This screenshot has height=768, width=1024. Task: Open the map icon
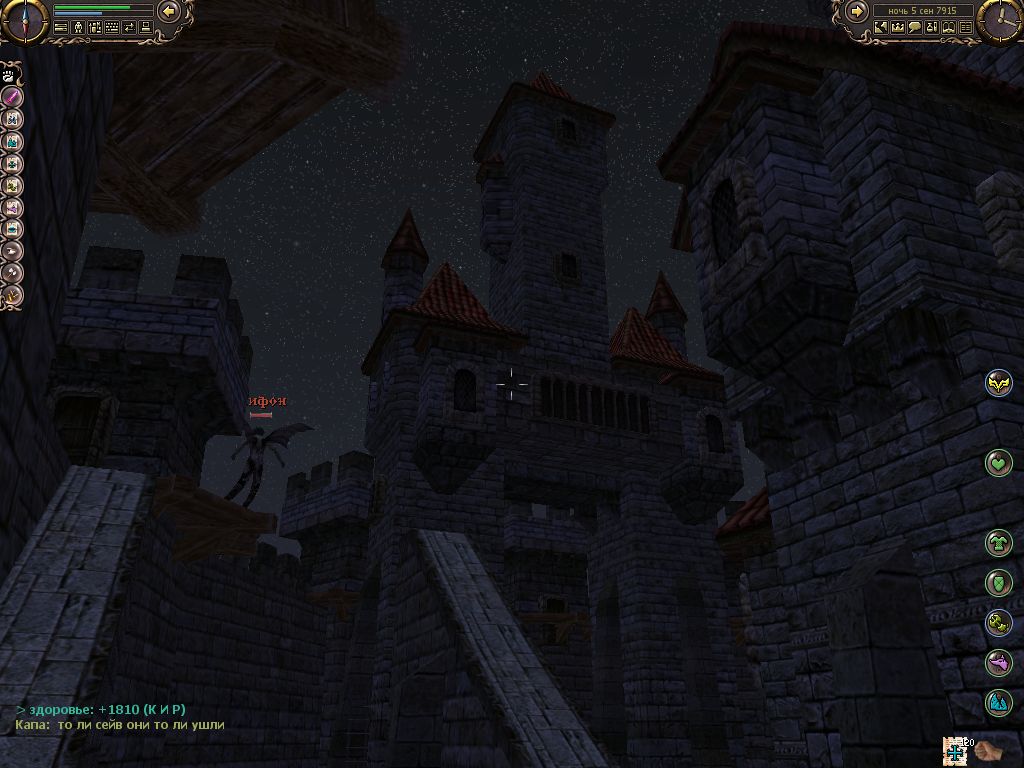tap(881, 28)
